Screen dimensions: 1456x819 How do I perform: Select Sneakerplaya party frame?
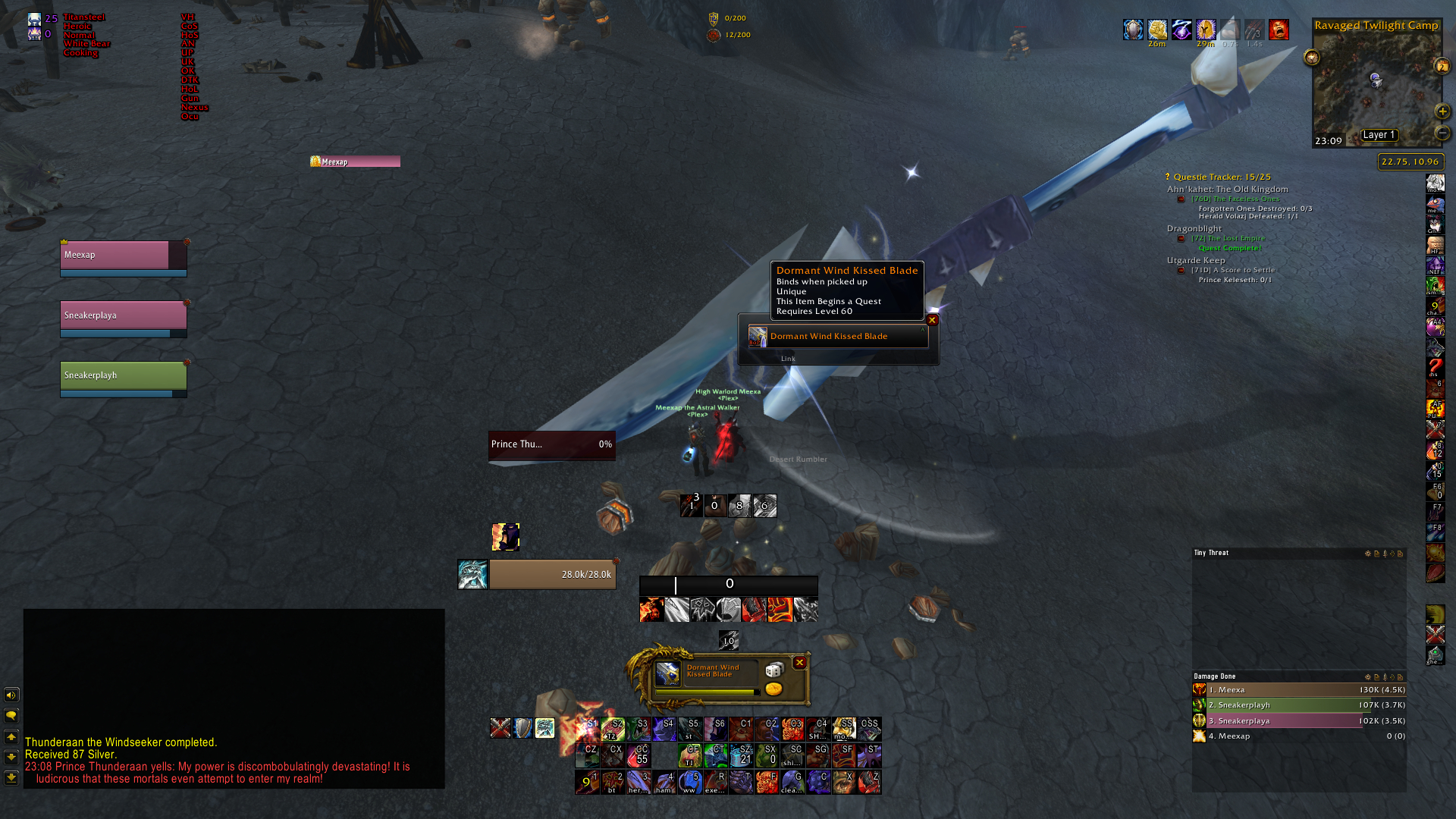click(x=123, y=315)
